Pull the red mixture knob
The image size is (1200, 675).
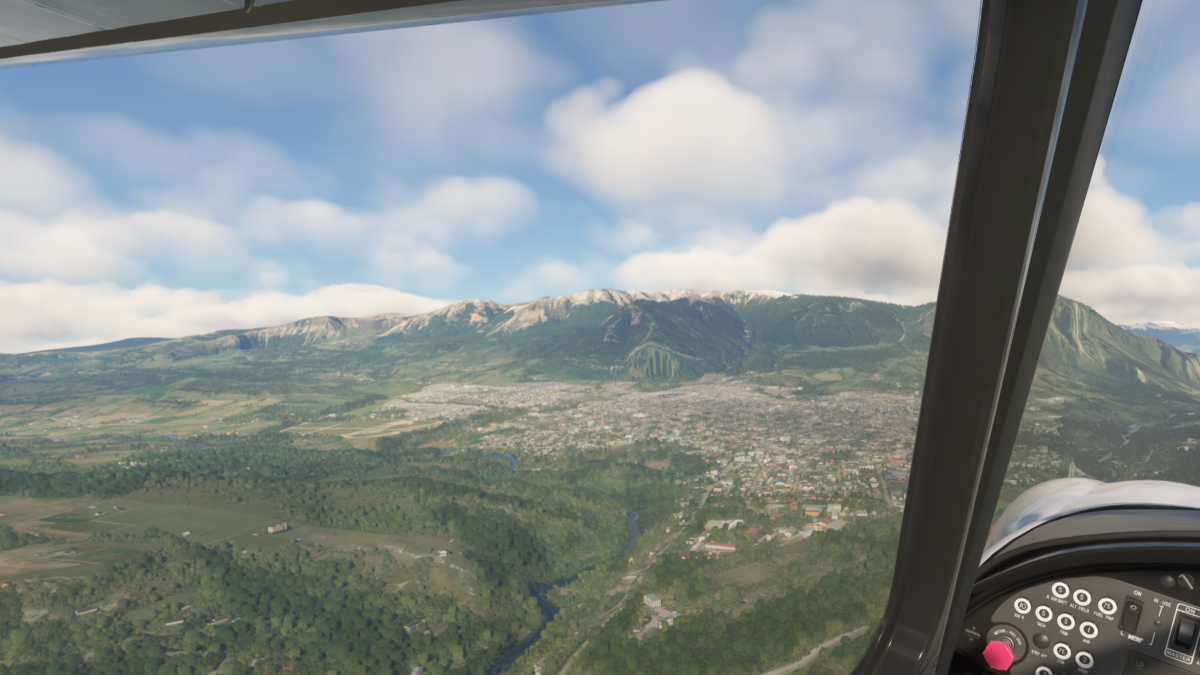998,656
